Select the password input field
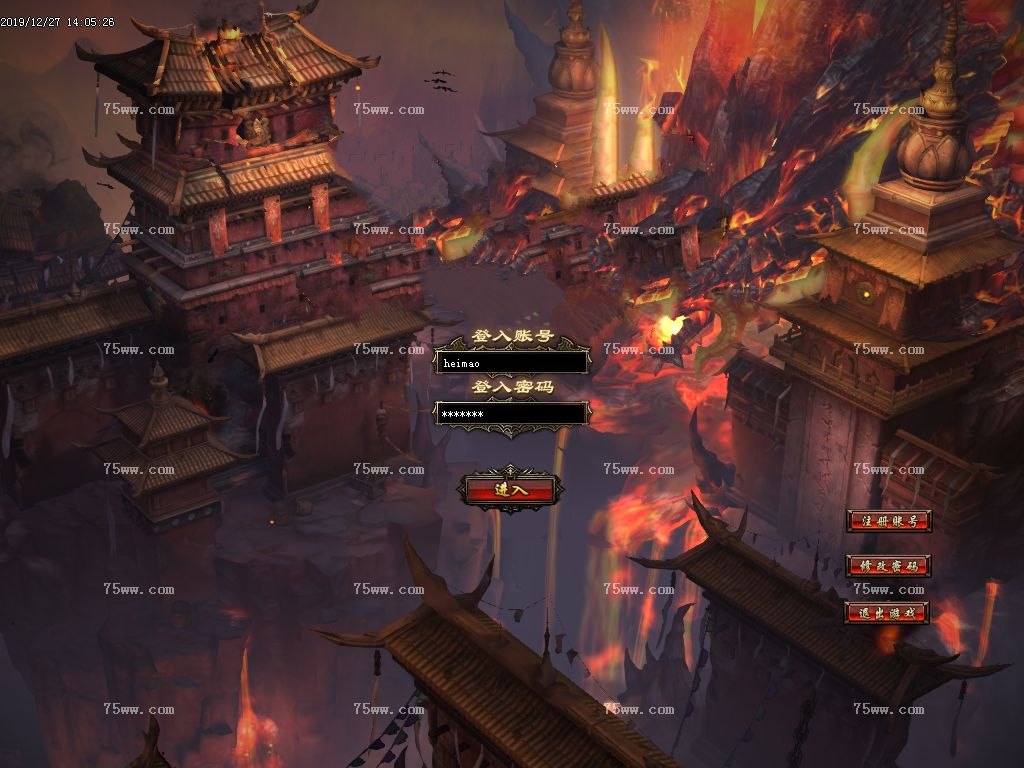This screenshot has height=768, width=1024. point(511,414)
